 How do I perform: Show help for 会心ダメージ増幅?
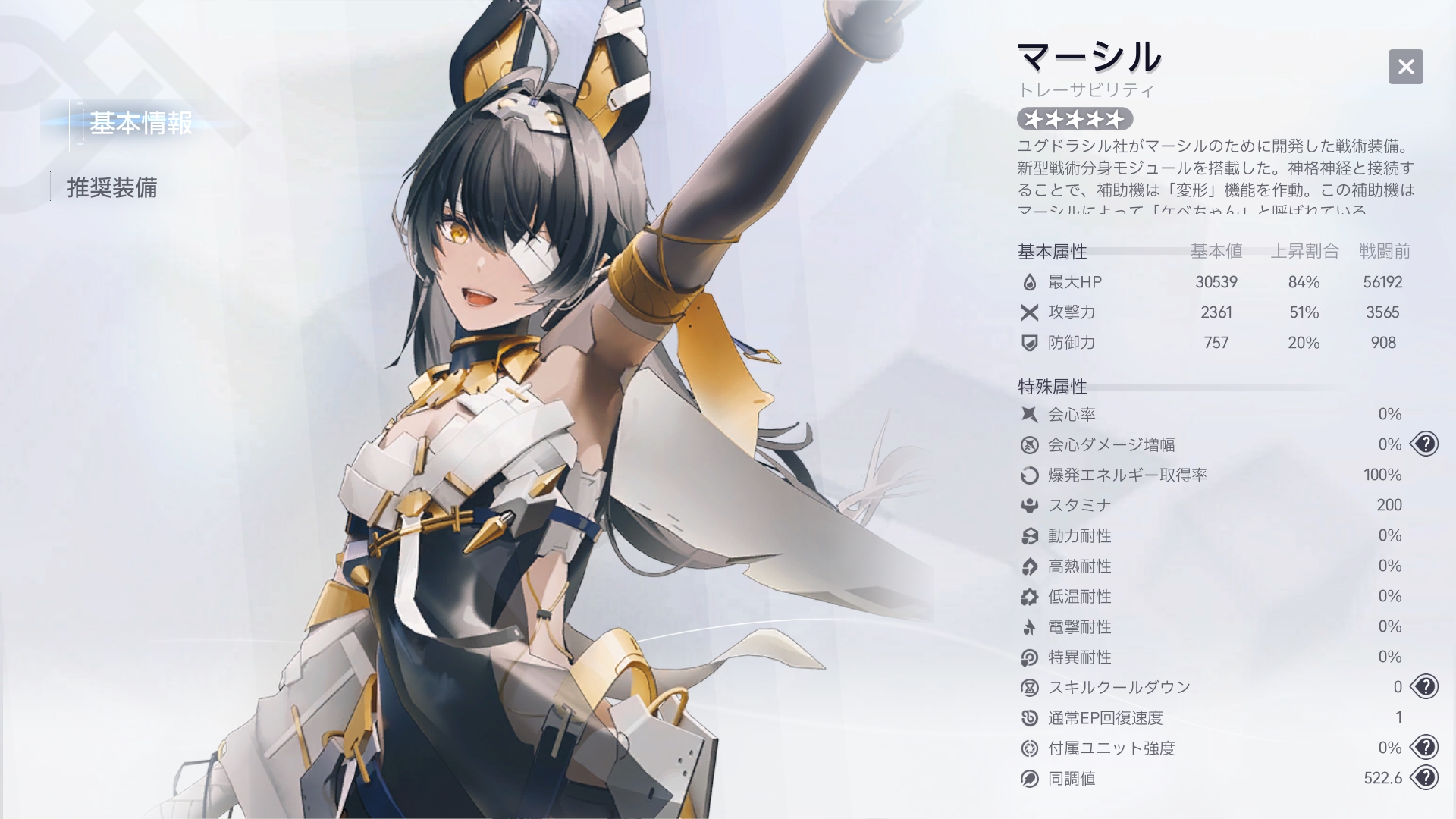click(1425, 444)
